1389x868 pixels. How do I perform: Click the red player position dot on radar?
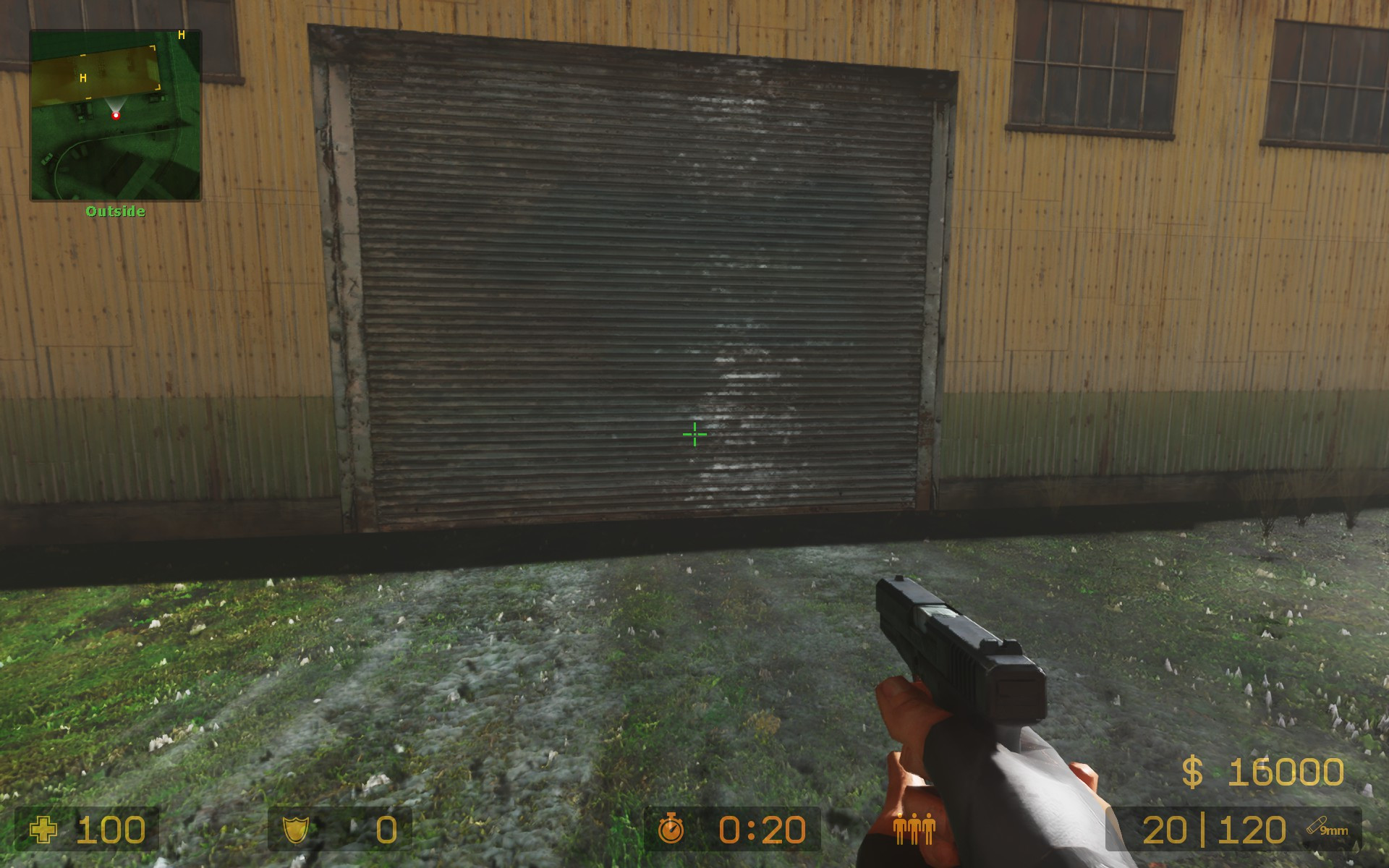116,116
